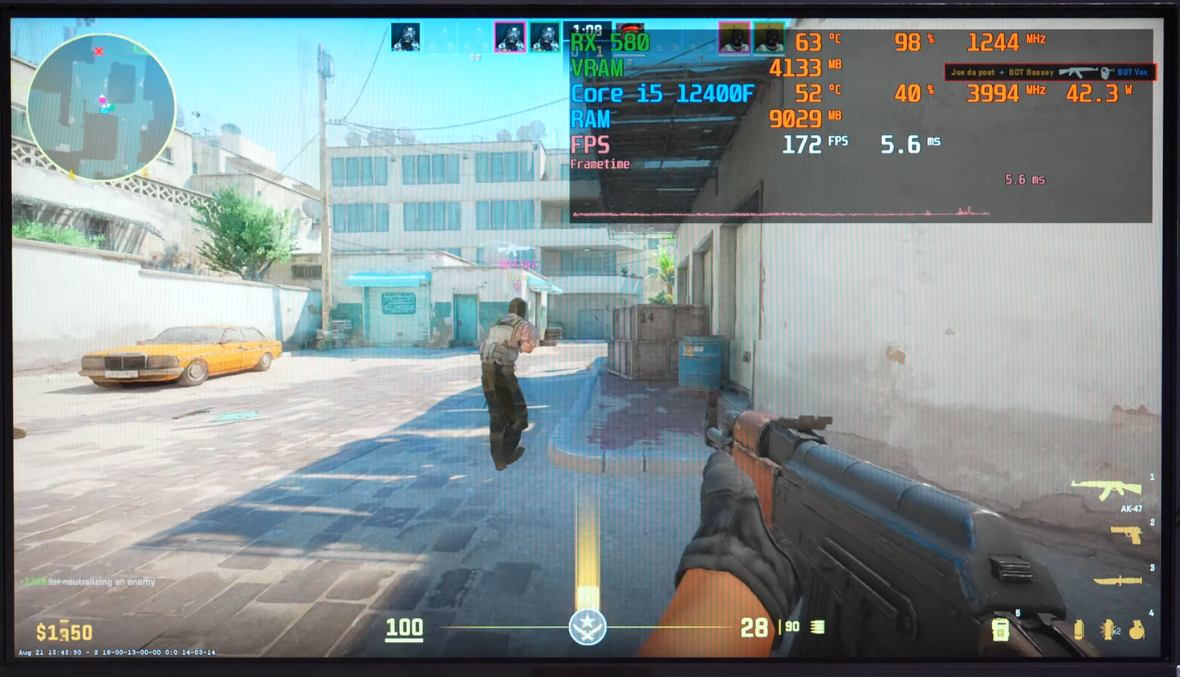Click the borderless counter-terrorist avatar

406,38
